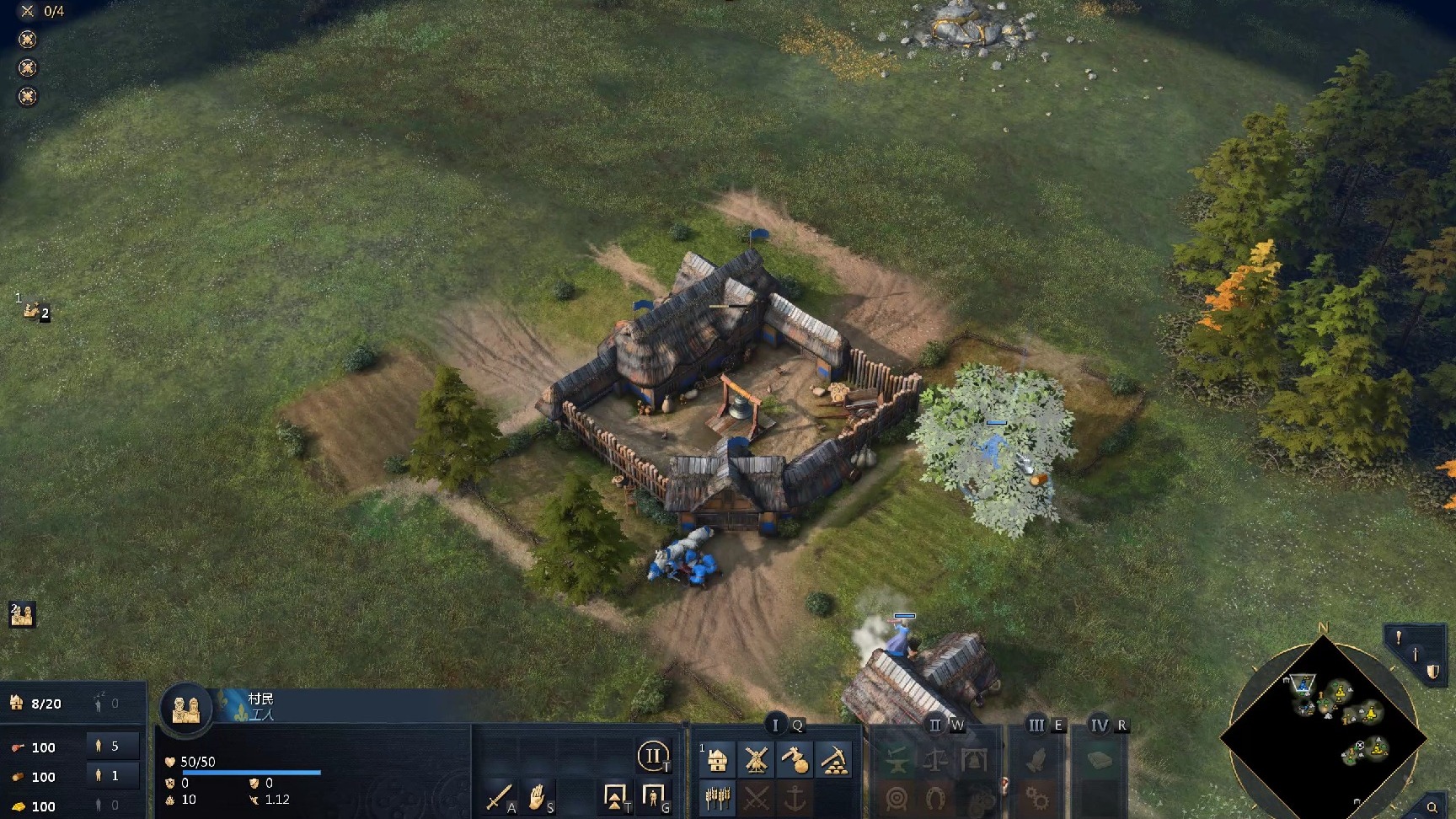This screenshot has width=1456, height=819.
Task: Choose the lumber camp axe icon
Action: (x=795, y=760)
